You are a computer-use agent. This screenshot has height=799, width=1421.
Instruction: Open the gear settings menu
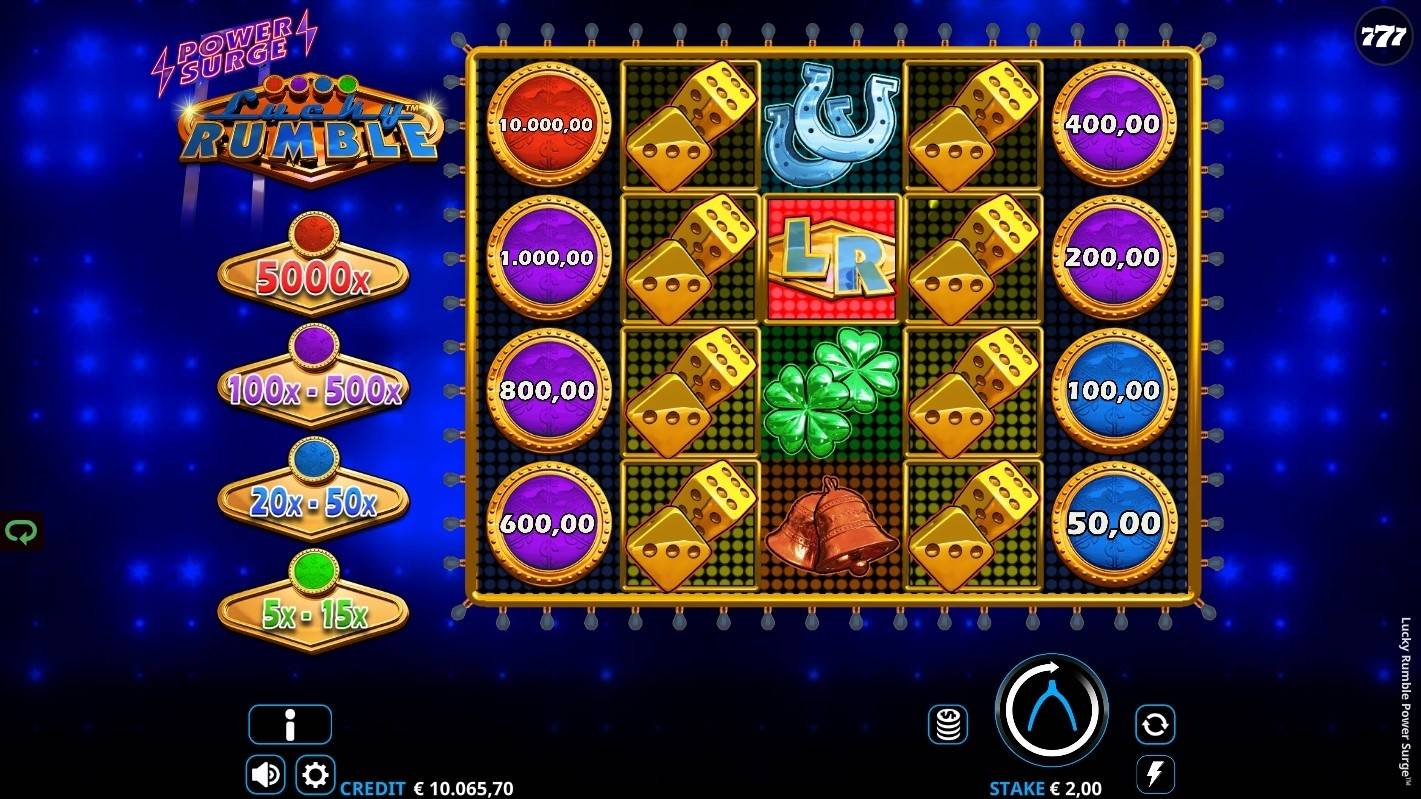315,775
